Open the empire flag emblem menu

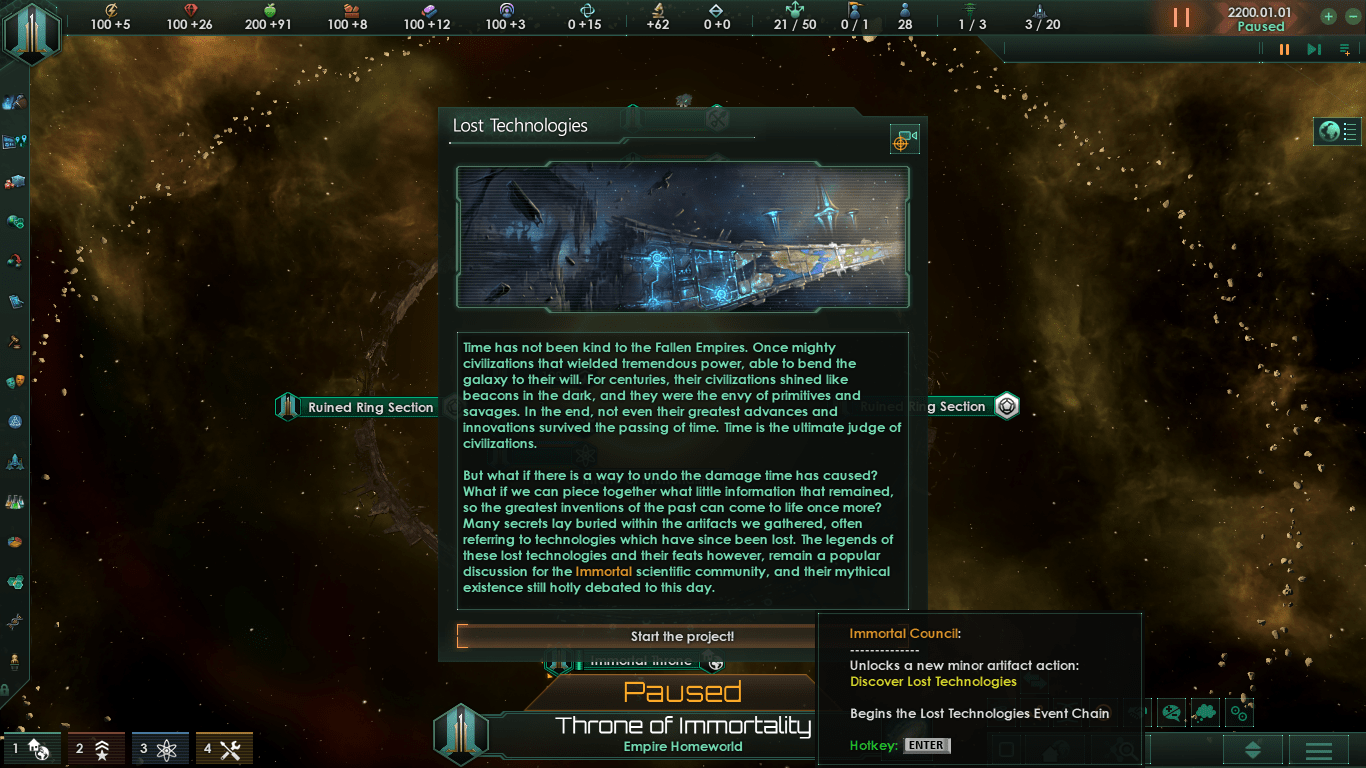[32, 33]
